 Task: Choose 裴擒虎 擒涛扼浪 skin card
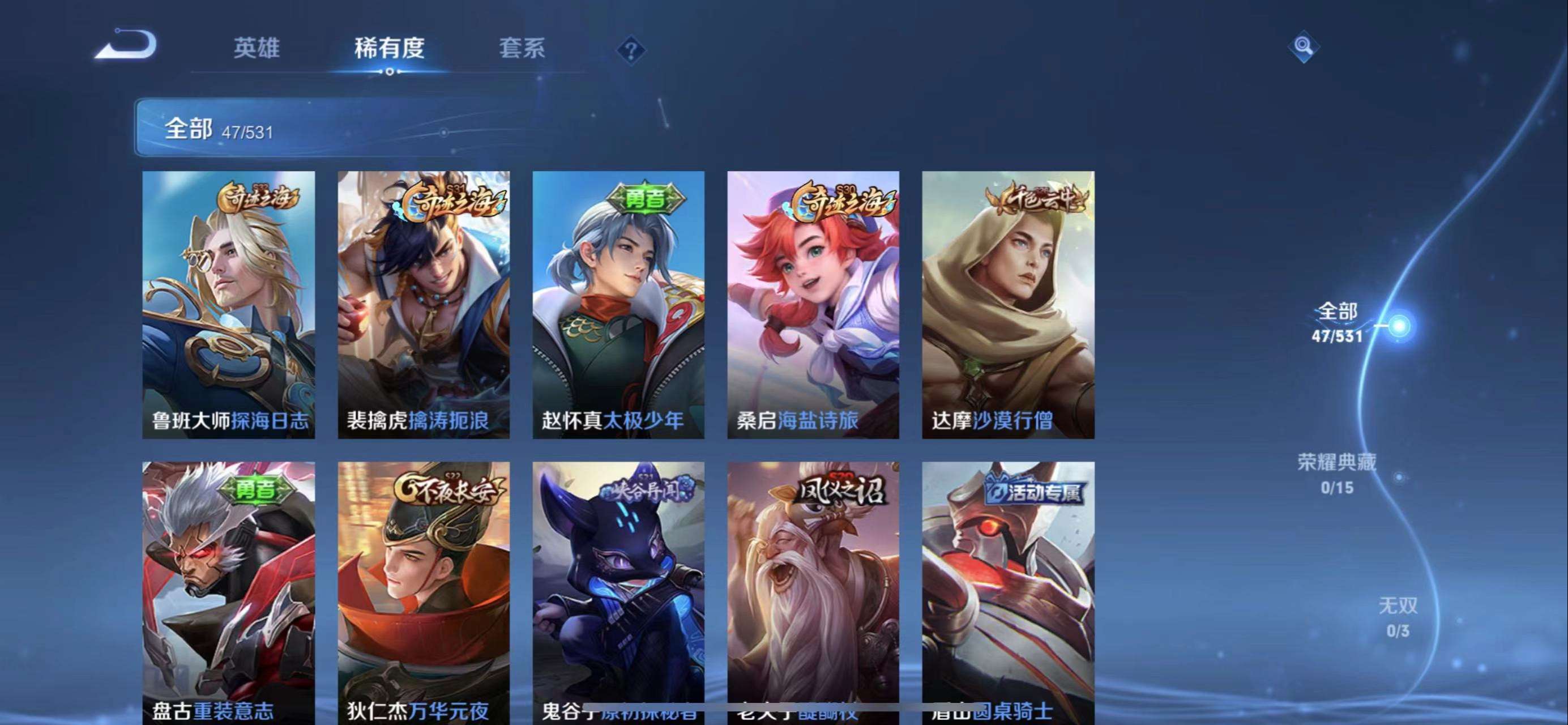click(424, 304)
